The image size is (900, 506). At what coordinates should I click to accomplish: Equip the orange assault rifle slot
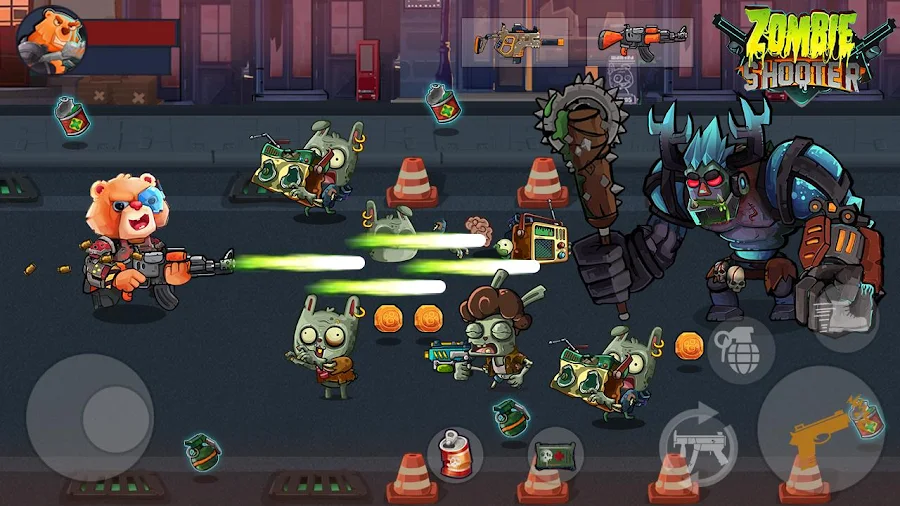click(x=640, y=42)
